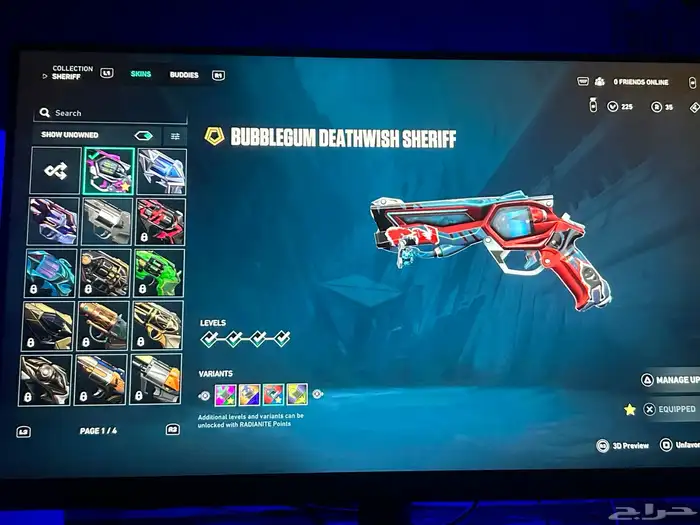Mark the skin with the favorite star
This screenshot has height=525, width=700.
pos(630,409)
